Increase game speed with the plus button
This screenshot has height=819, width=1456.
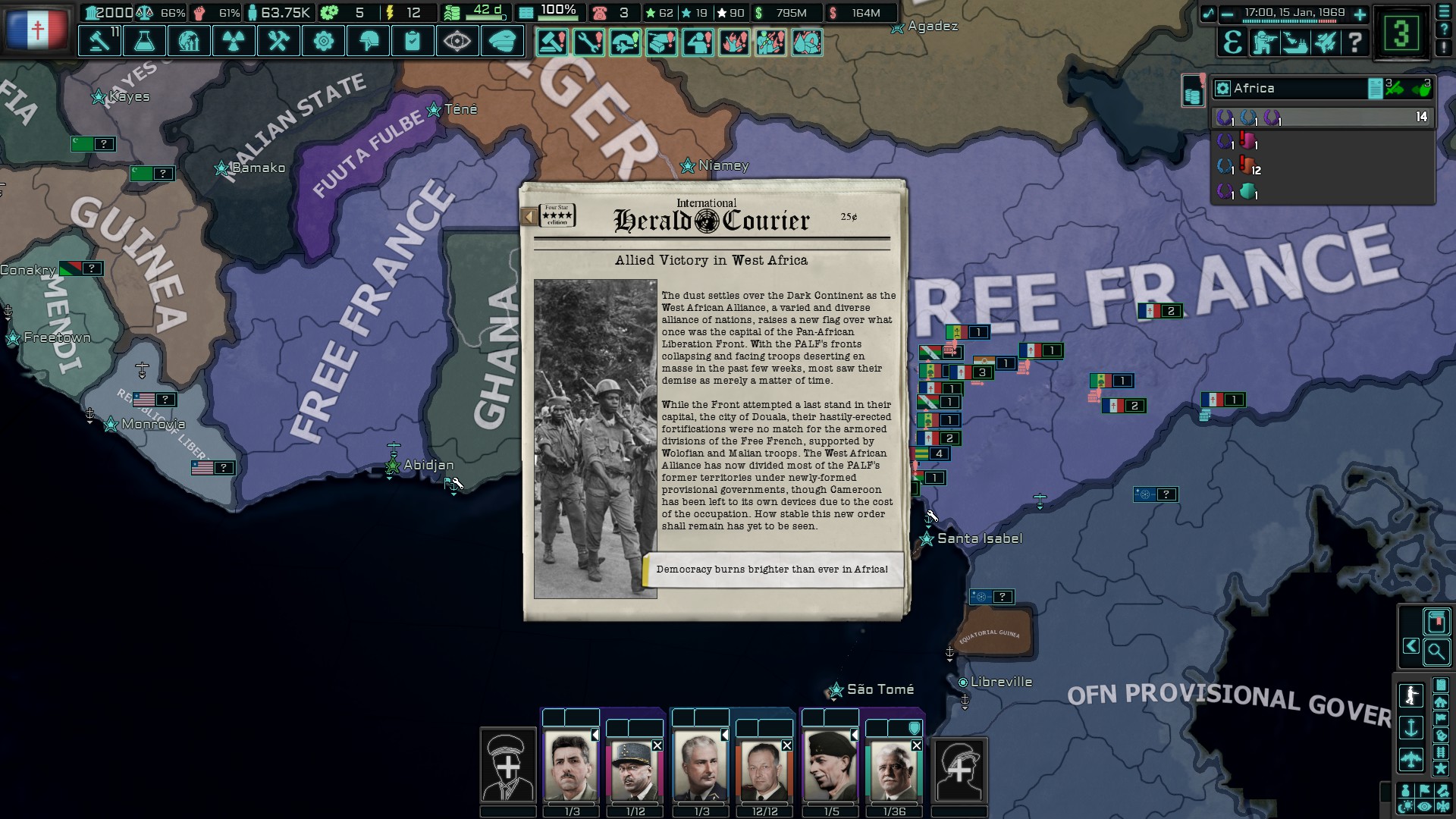pyautogui.click(x=1360, y=14)
